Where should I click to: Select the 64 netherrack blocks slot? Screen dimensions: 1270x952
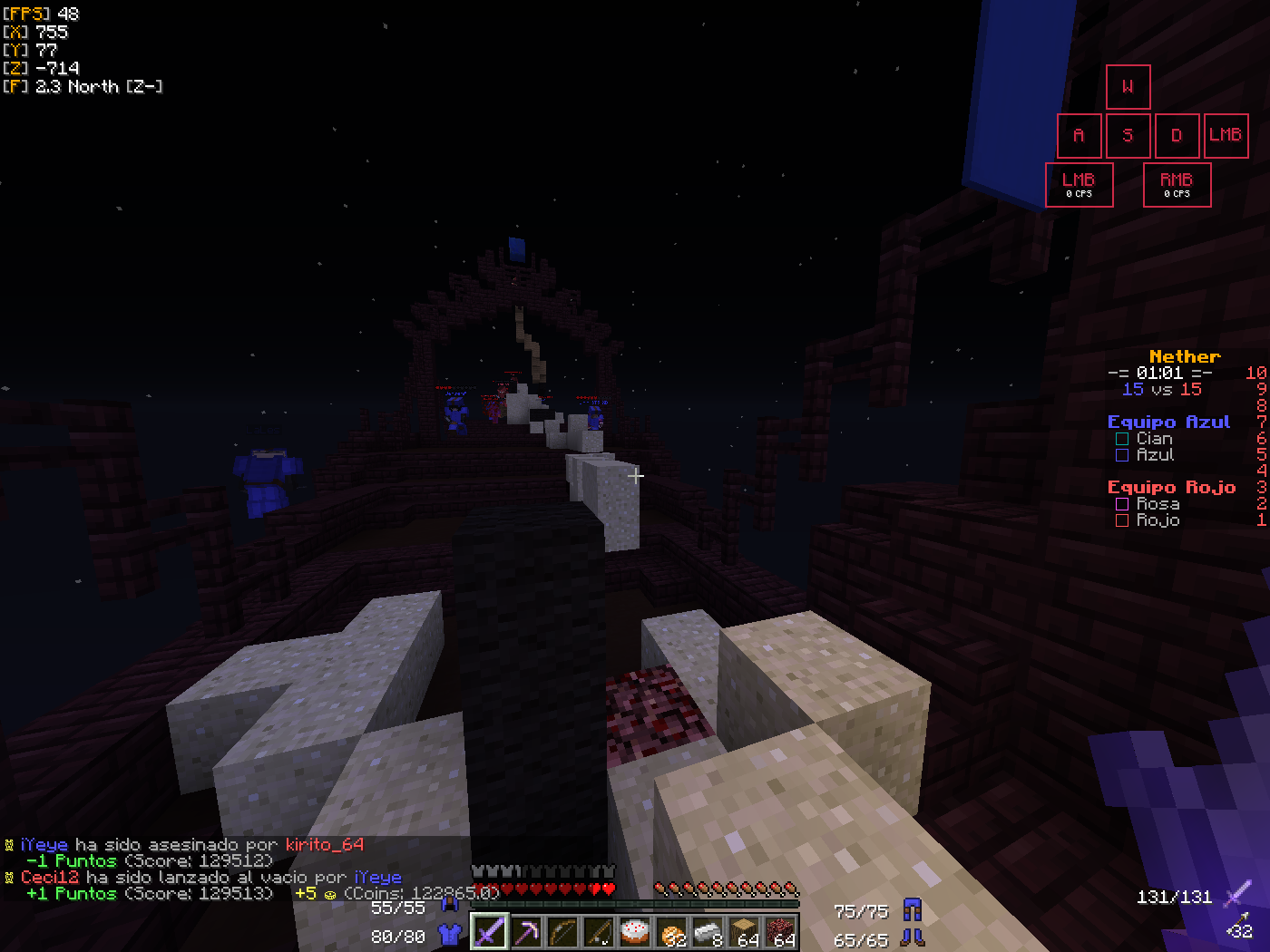pyautogui.click(x=781, y=932)
